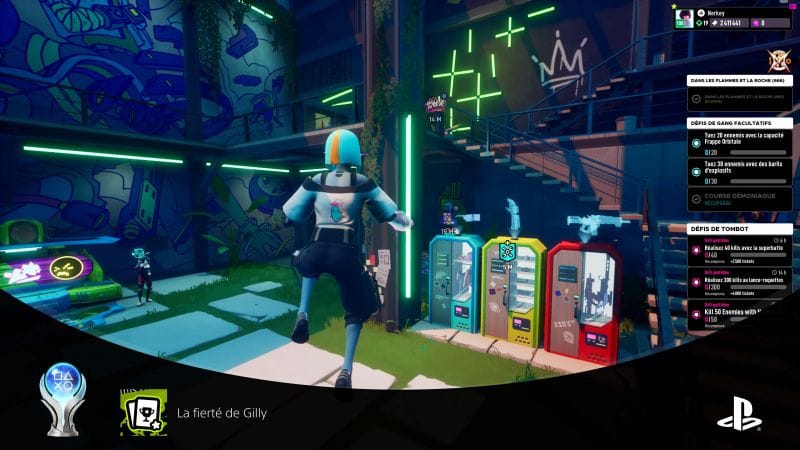800x450 pixels.
Task: Open the platinum trophy icon notification
Action: coord(62,399)
